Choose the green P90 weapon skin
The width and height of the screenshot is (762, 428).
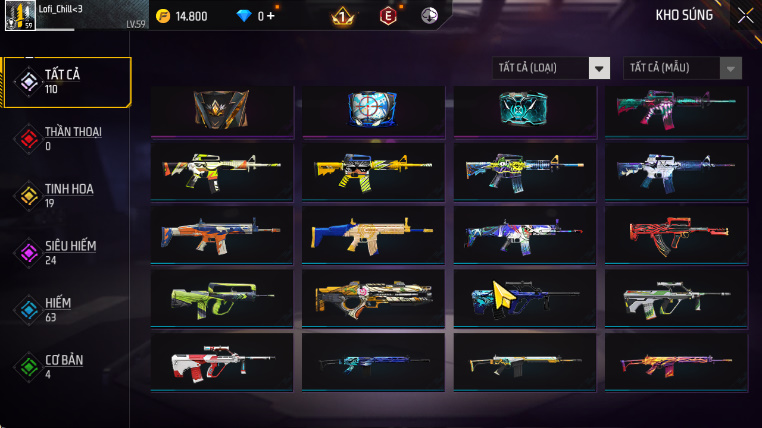(221, 298)
